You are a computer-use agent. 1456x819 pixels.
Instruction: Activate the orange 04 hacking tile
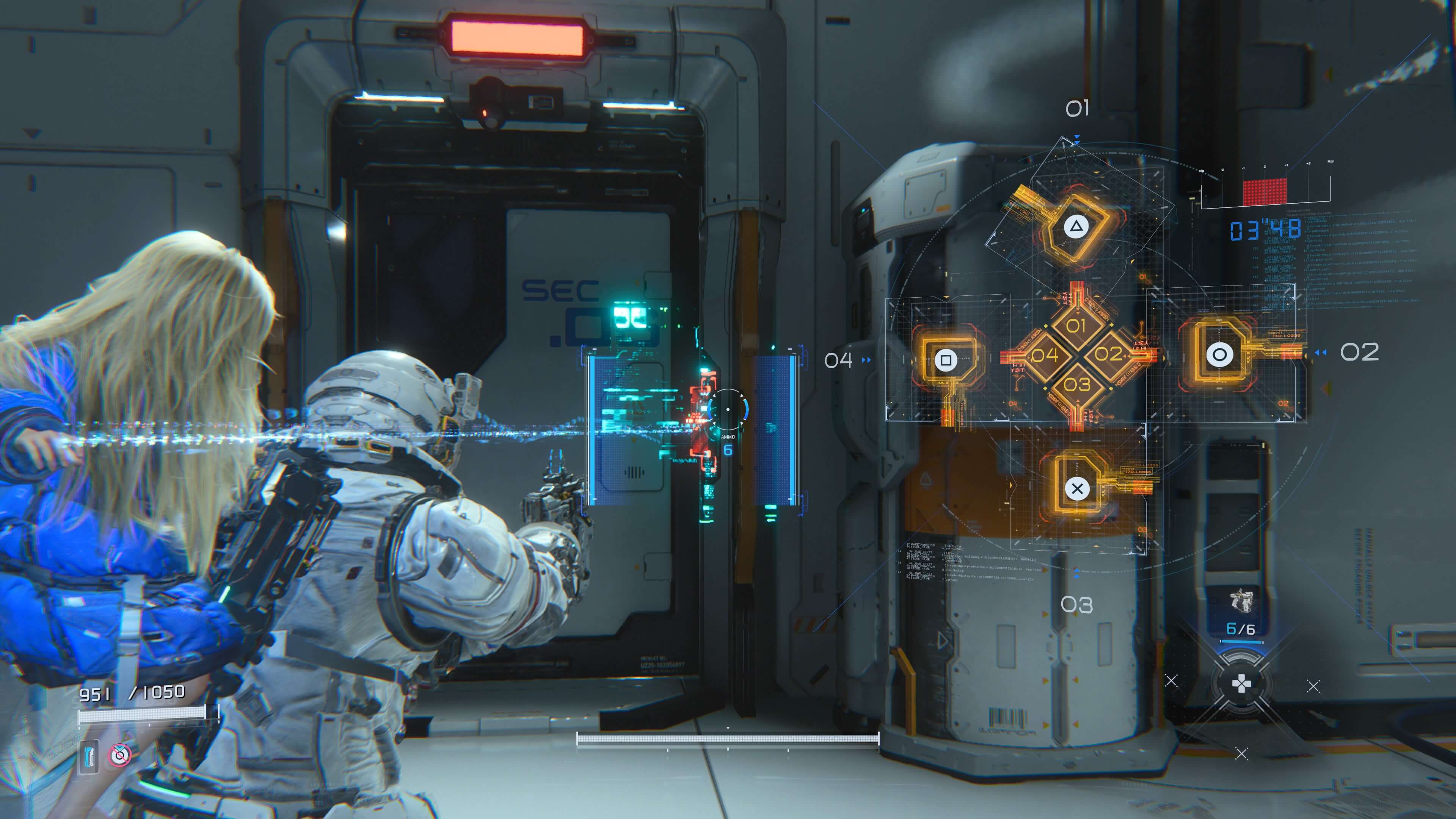[x=1045, y=355]
